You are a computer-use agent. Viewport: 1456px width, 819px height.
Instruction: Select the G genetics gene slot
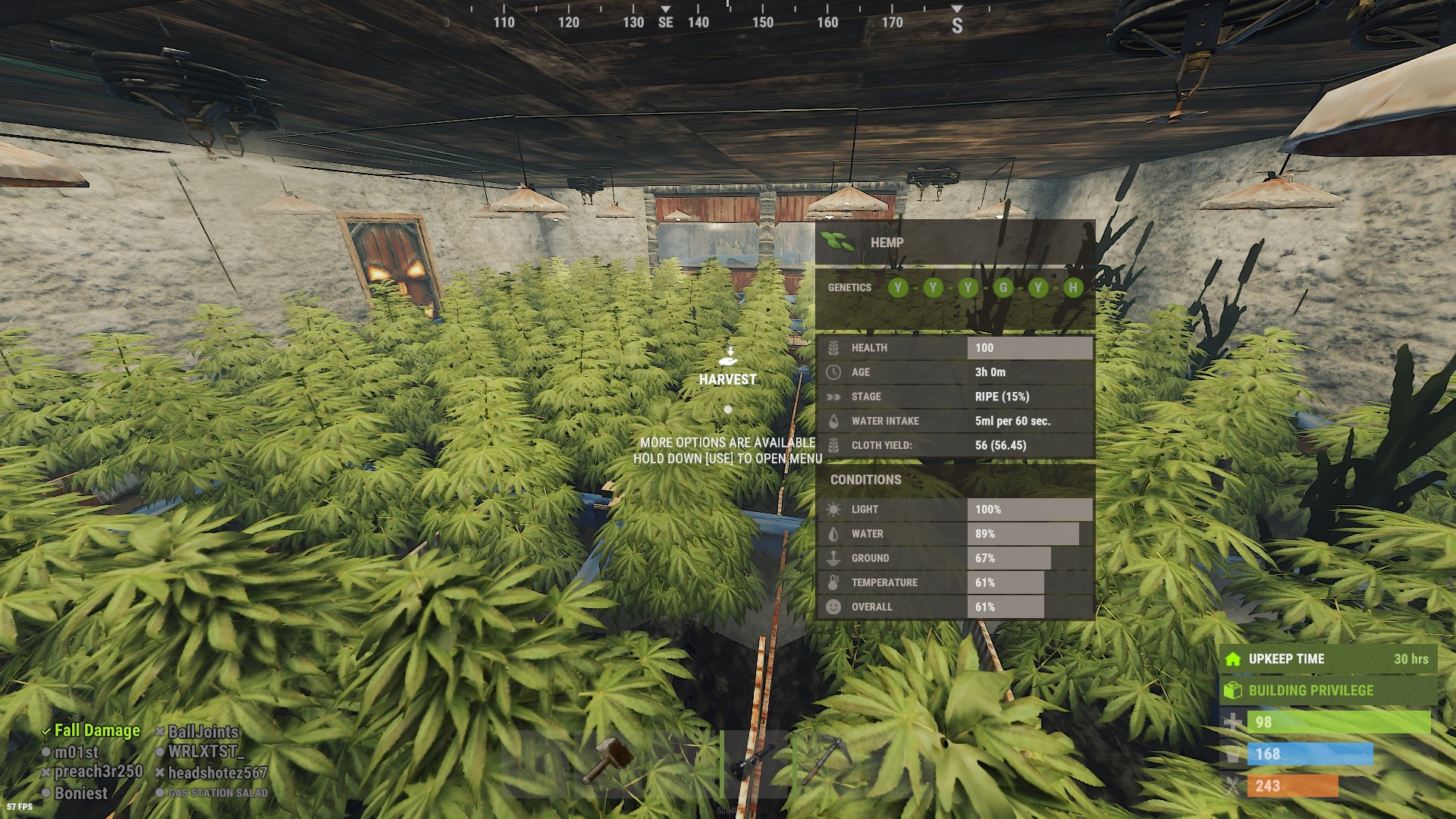pyautogui.click(x=1003, y=288)
